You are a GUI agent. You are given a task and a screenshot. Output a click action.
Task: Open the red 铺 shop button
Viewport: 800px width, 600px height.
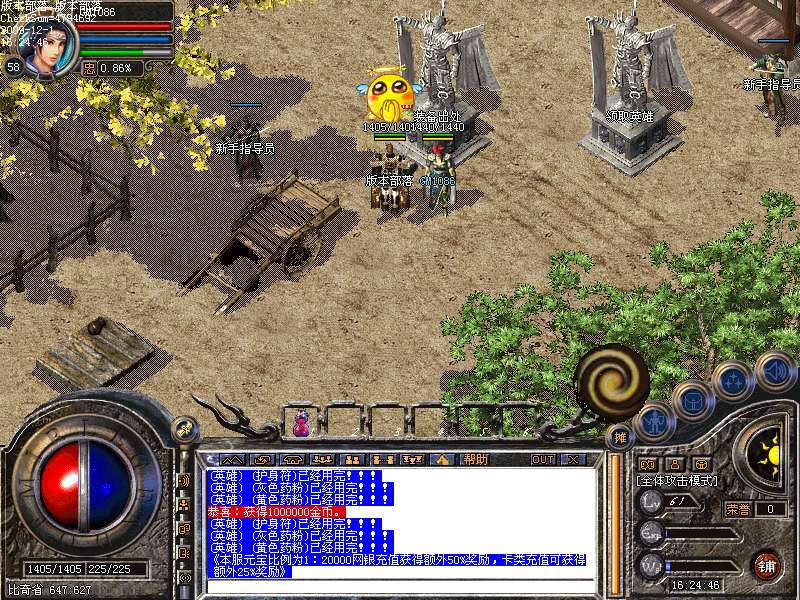(767, 565)
